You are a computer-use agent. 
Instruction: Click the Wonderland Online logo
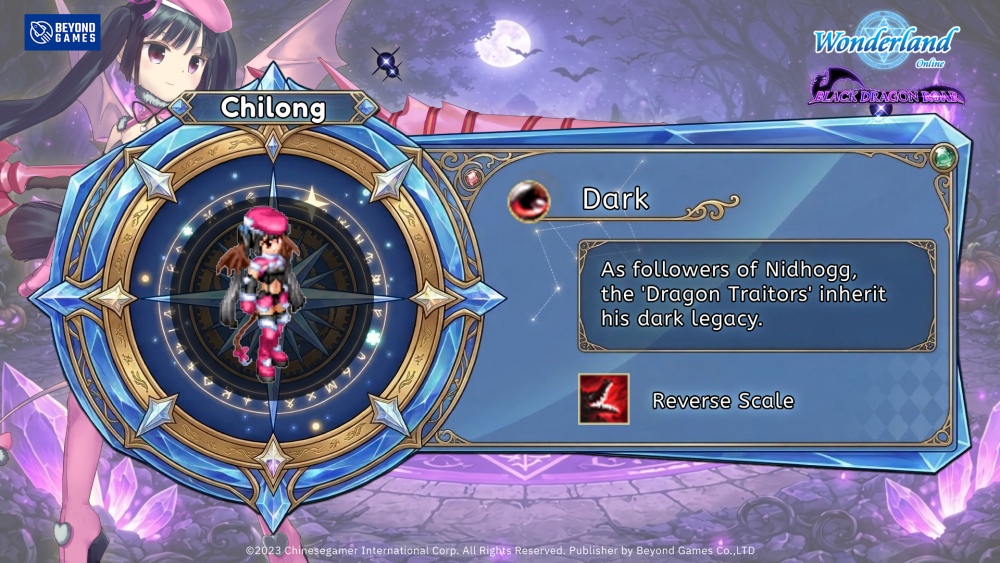[x=885, y=43]
